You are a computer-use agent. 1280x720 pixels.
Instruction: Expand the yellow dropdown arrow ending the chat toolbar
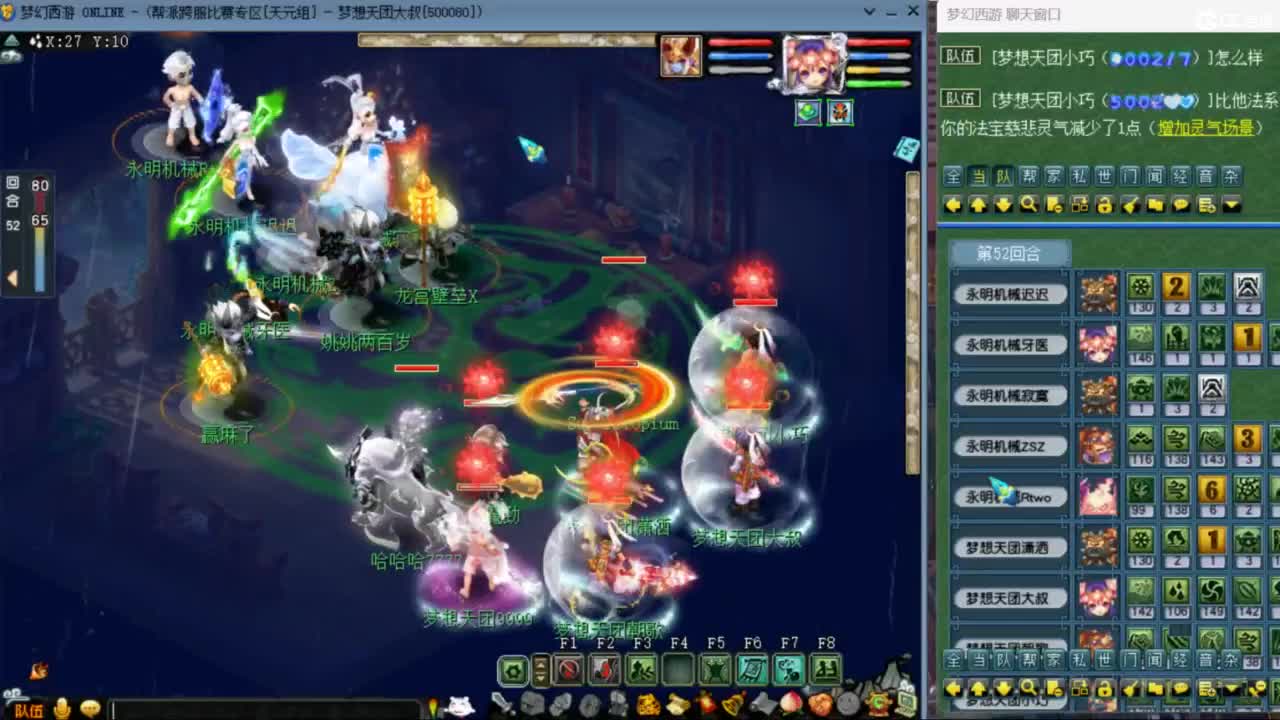tap(1232, 203)
